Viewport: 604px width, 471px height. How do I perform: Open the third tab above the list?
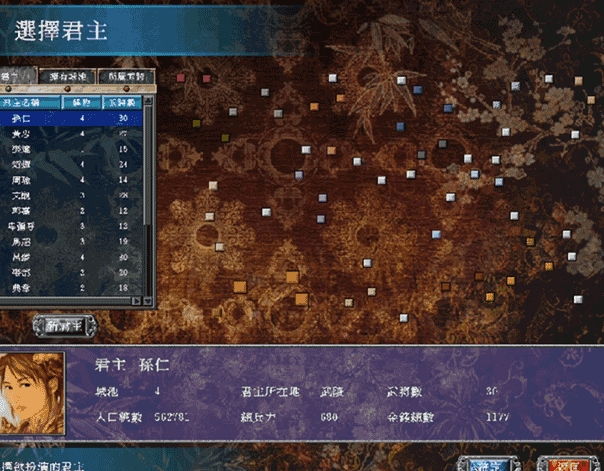click(x=130, y=77)
